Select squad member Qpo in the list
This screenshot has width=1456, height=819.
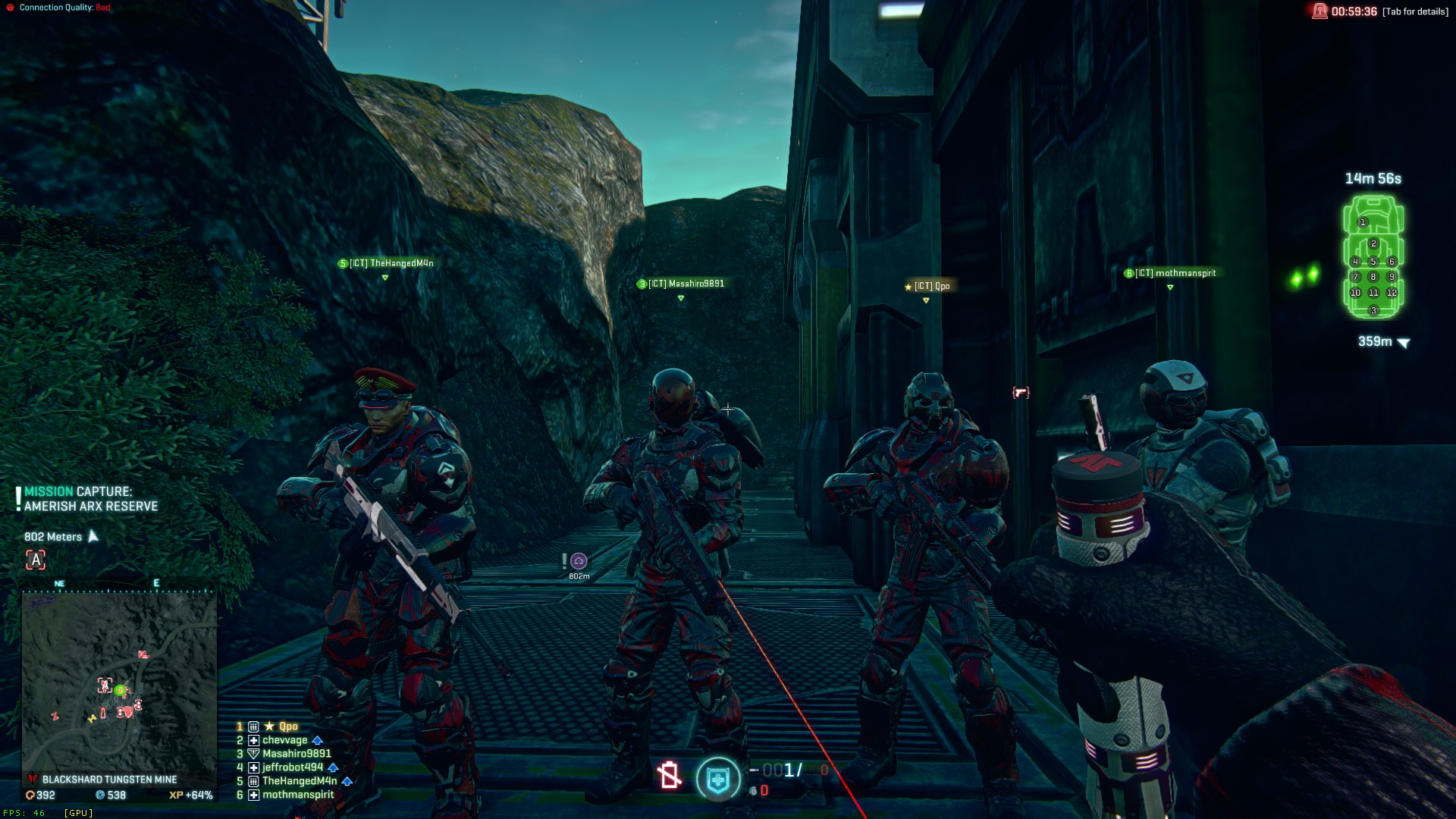click(x=288, y=726)
